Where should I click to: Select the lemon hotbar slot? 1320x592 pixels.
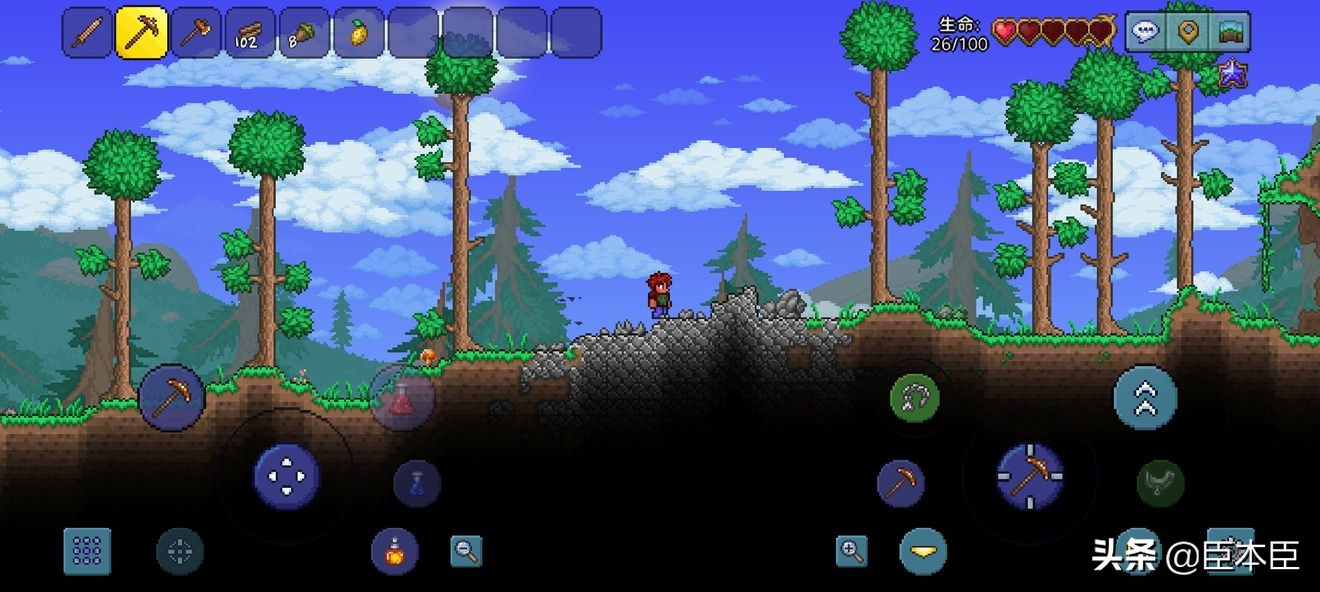pyautogui.click(x=358, y=33)
